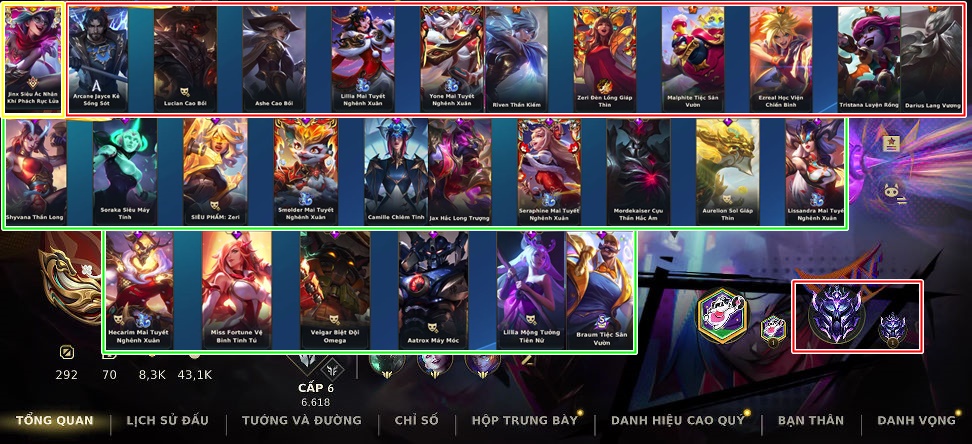Select the Riven Thần Kiếm skin card
972x444 pixels.
point(516,60)
